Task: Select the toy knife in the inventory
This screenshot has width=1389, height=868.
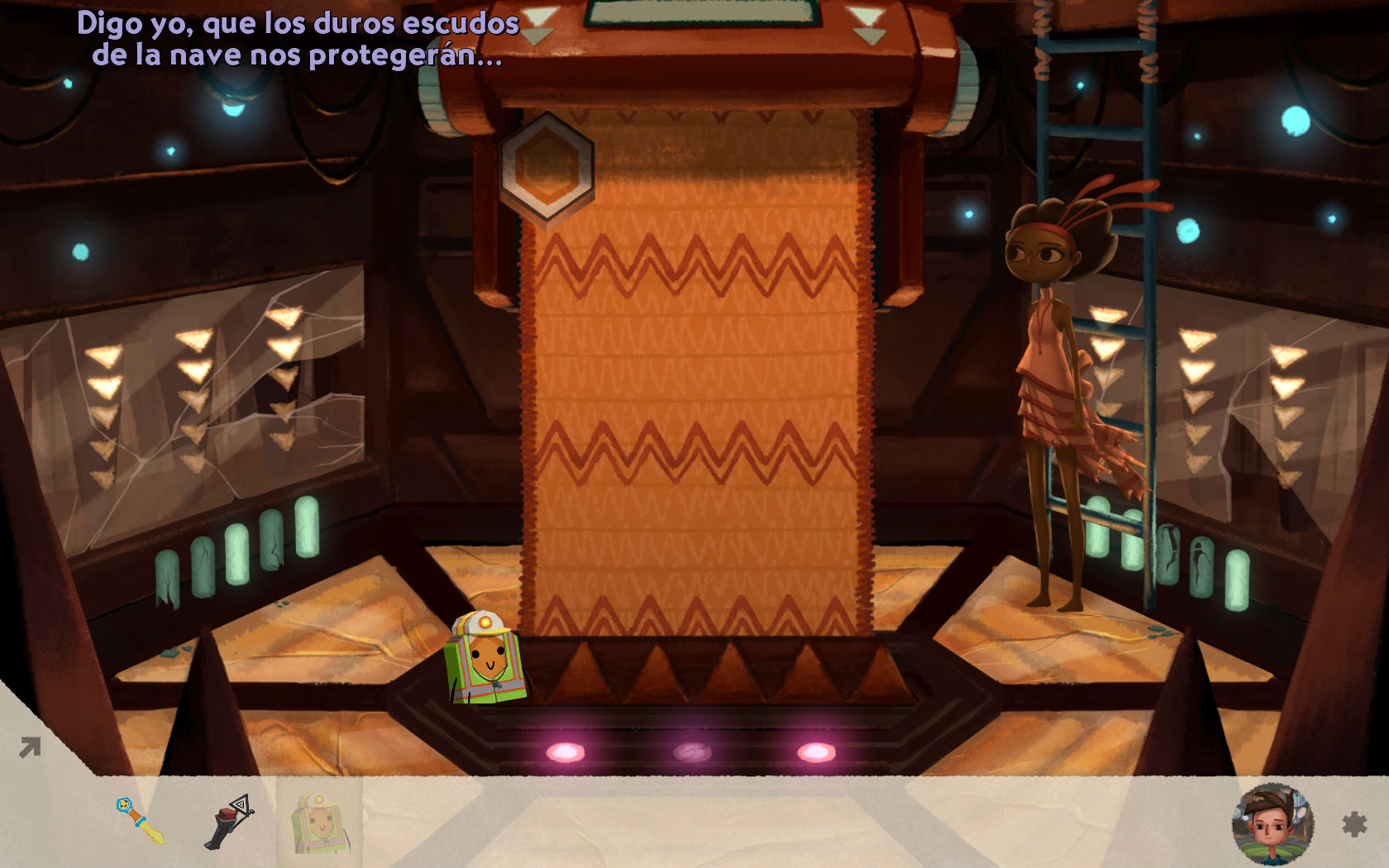Action: (x=141, y=820)
